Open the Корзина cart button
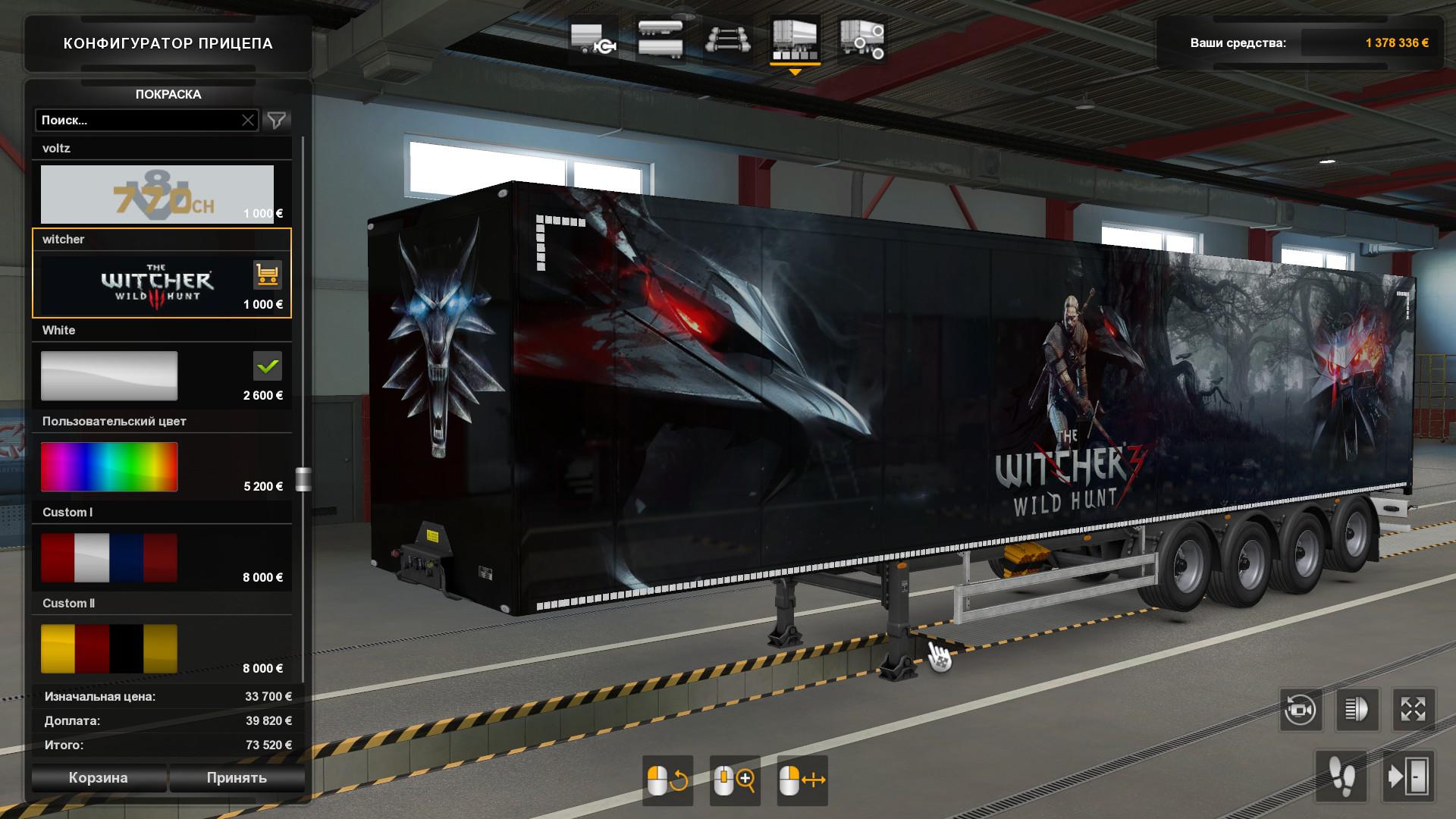Viewport: 1456px width, 819px height. click(99, 778)
